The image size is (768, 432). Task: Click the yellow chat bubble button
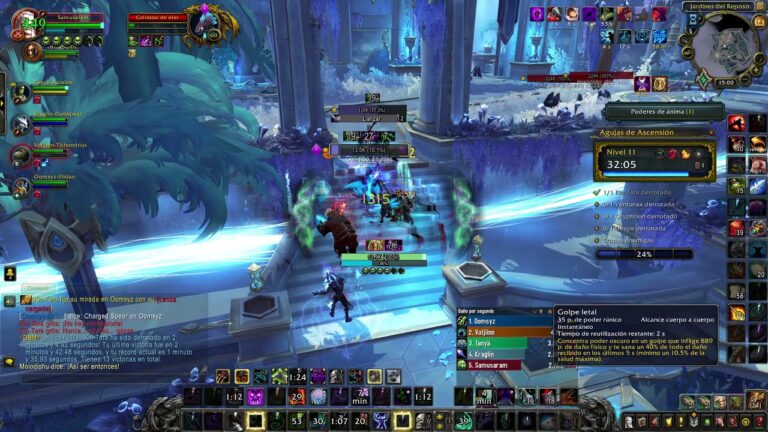point(9,274)
